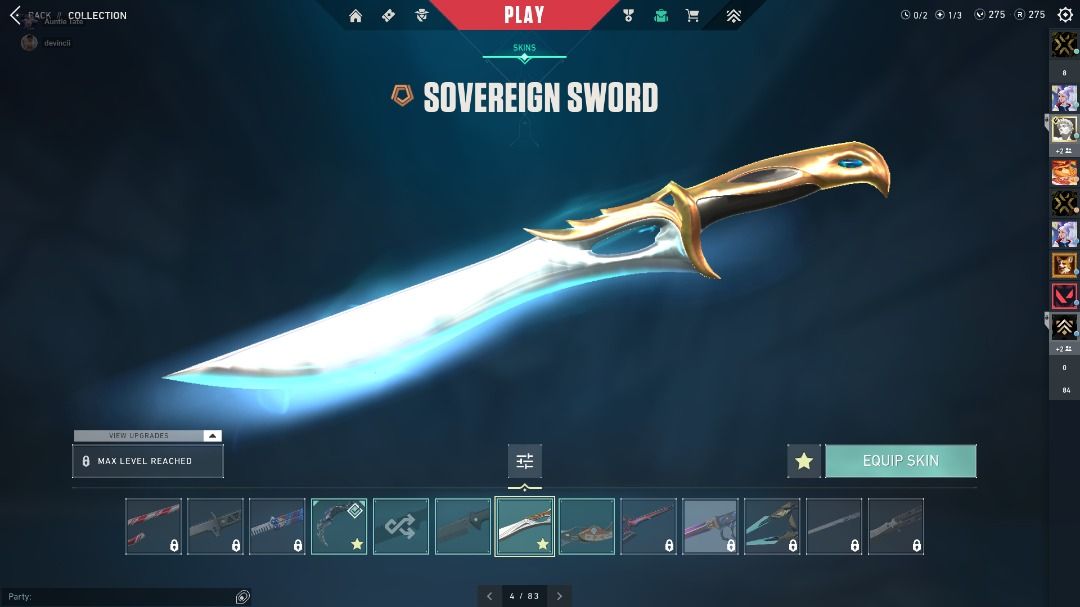This screenshot has height=607, width=1080.
Task: Select the karambit skin thumbnail
Action: pyautogui.click(x=339, y=526)
